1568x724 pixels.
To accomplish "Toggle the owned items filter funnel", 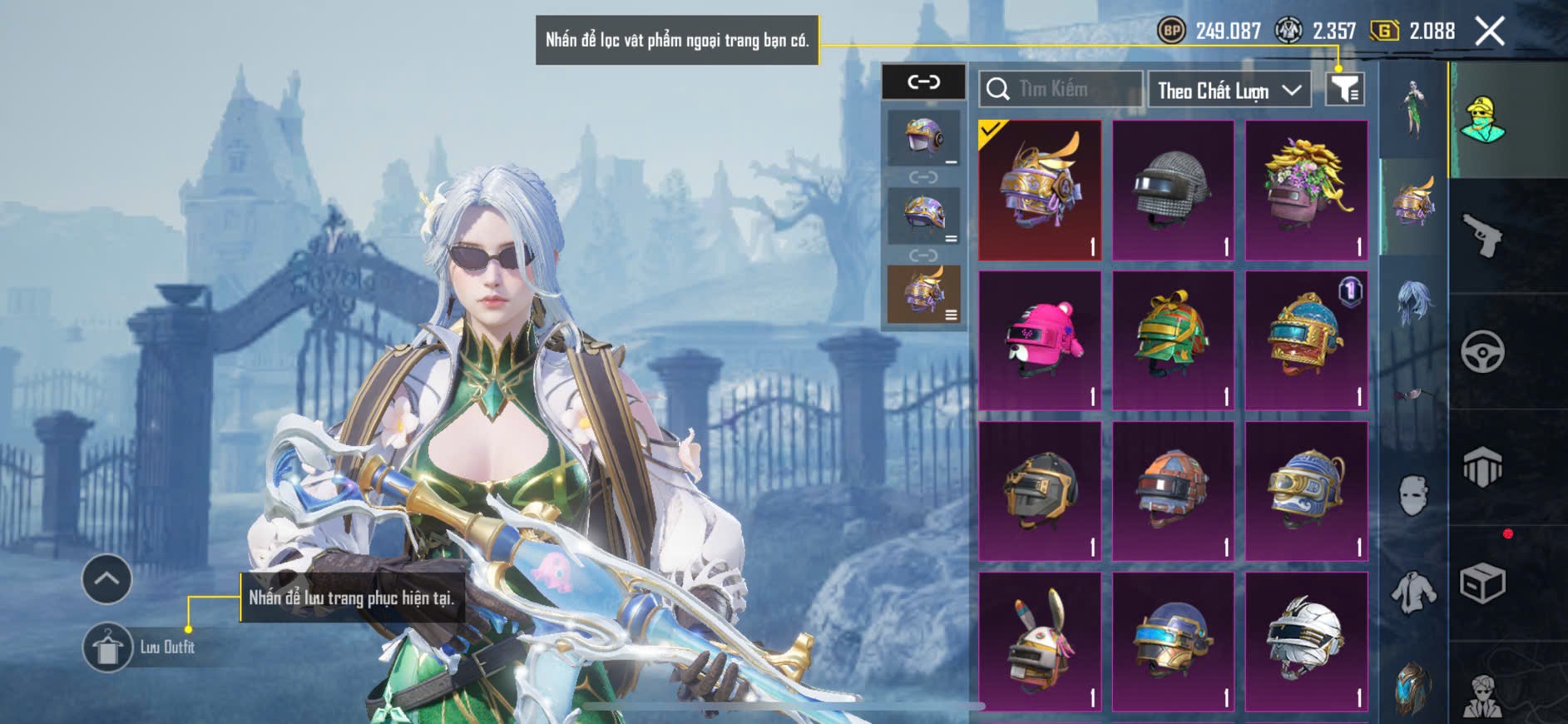I will coord(1344,89).
